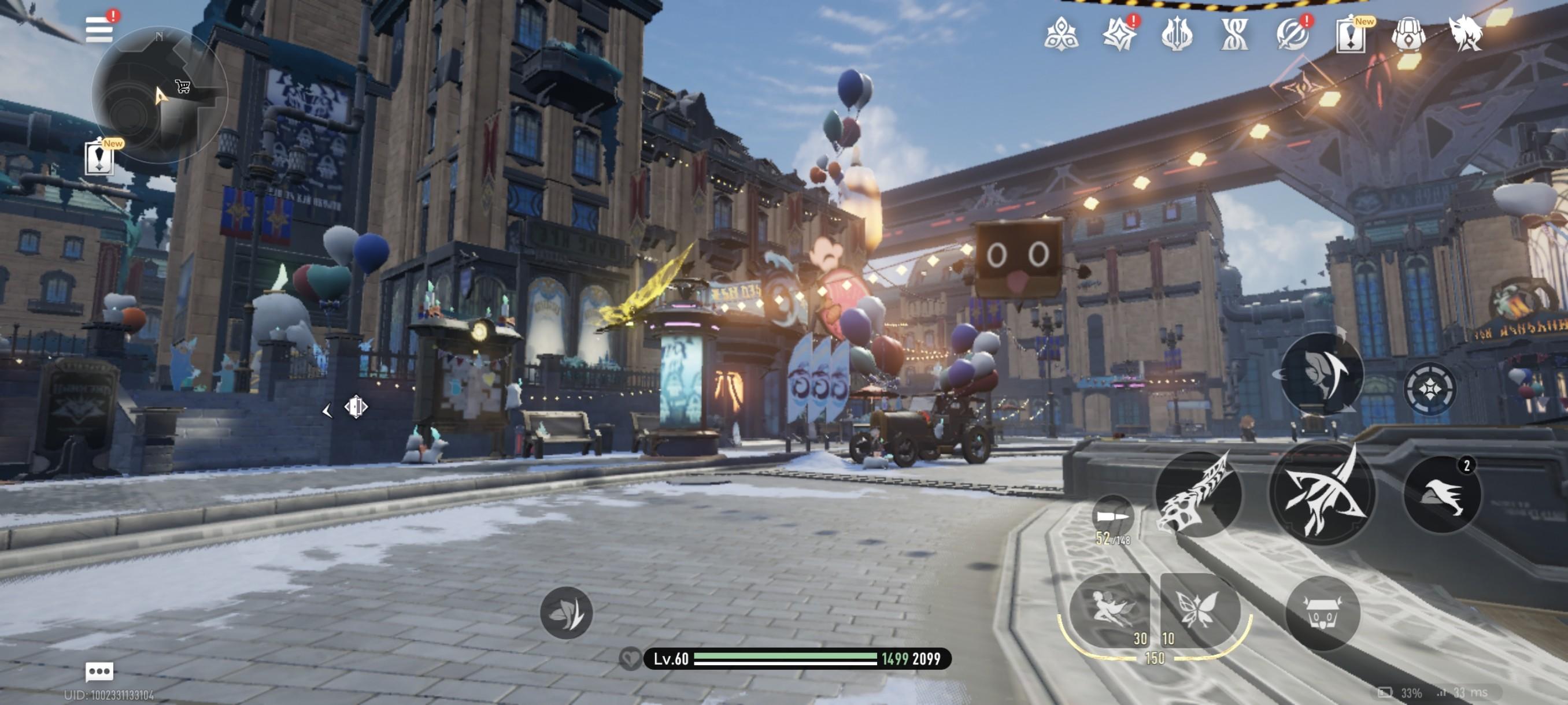The height and width of the screenshot is (705, 1568).
Task: Activate the small four-point star ring button
Action: click(x=1430, y=389)
